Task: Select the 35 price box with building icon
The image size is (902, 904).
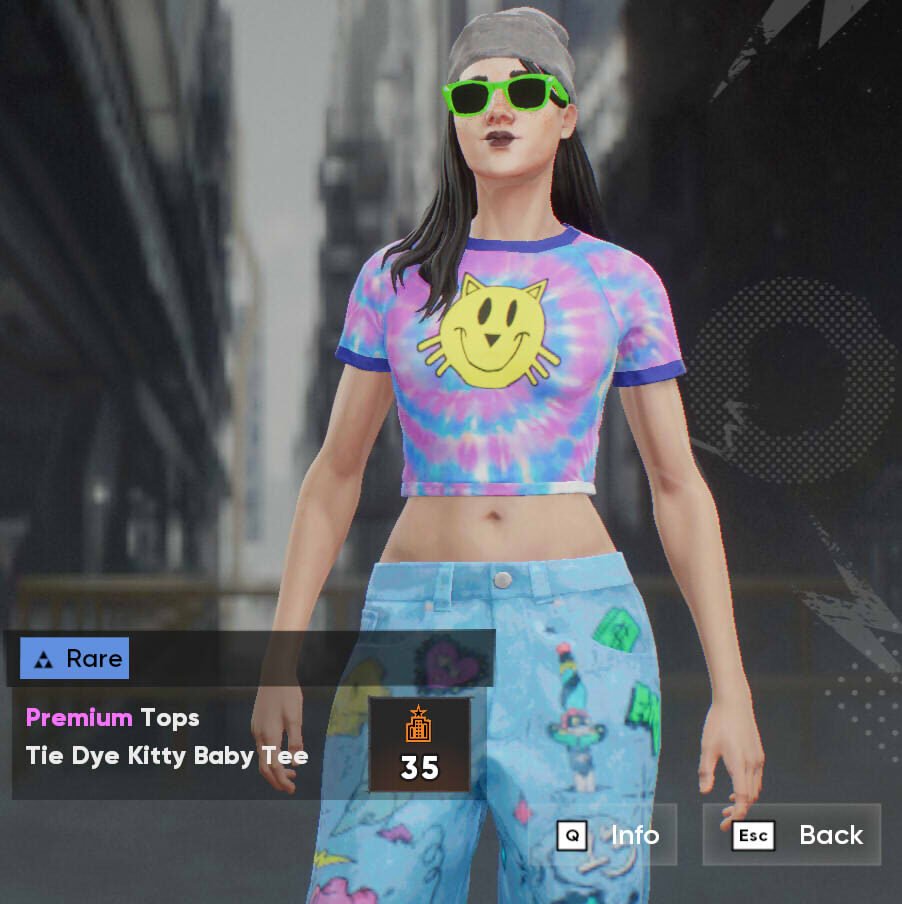Action: click(x=419, y=745)
